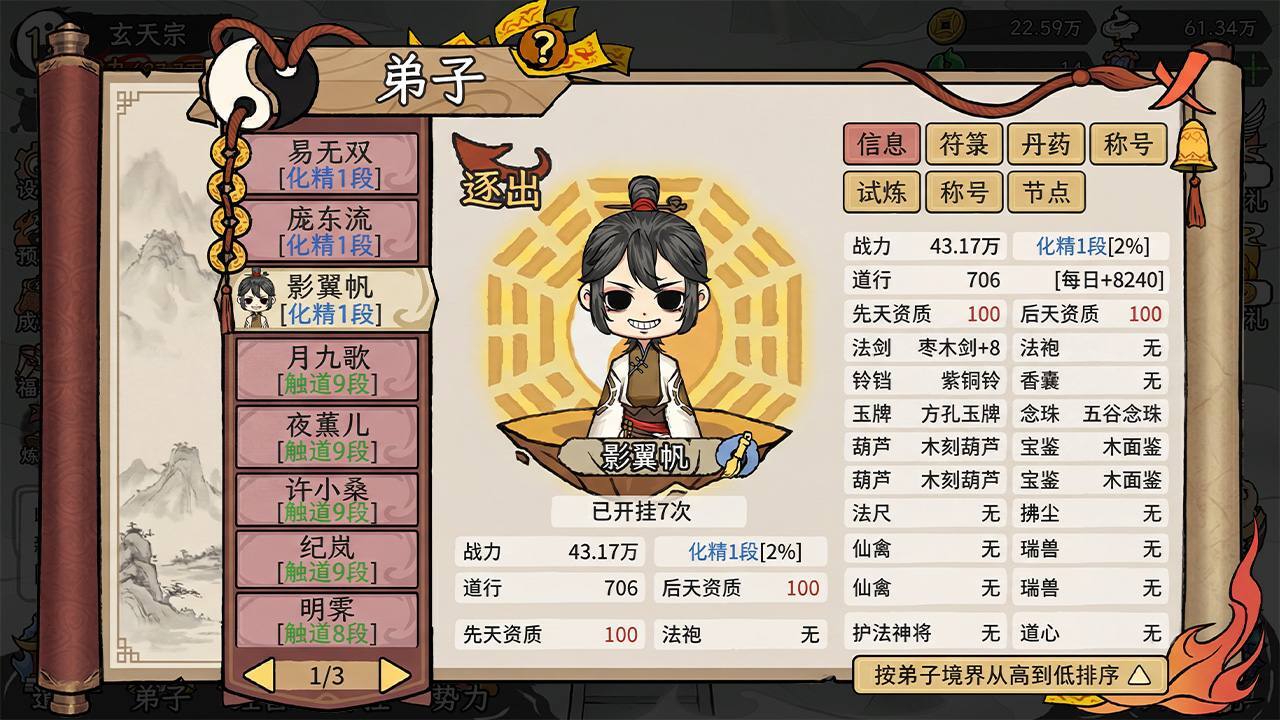The image size is (1280, 720).
Task: Open the 试炼 trial tab
Action: 881,192
